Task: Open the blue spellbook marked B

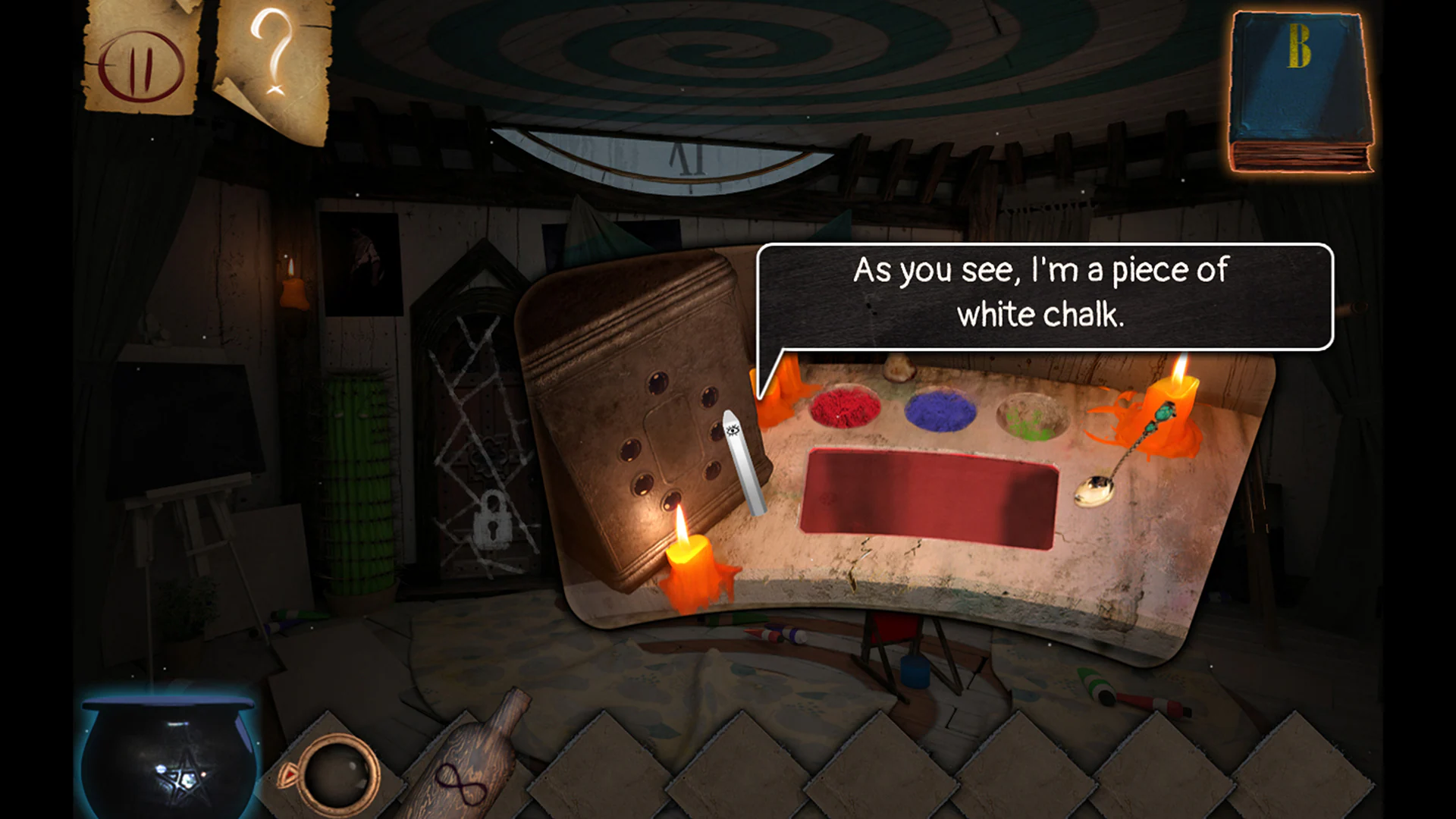Action: pos(1299,91)
